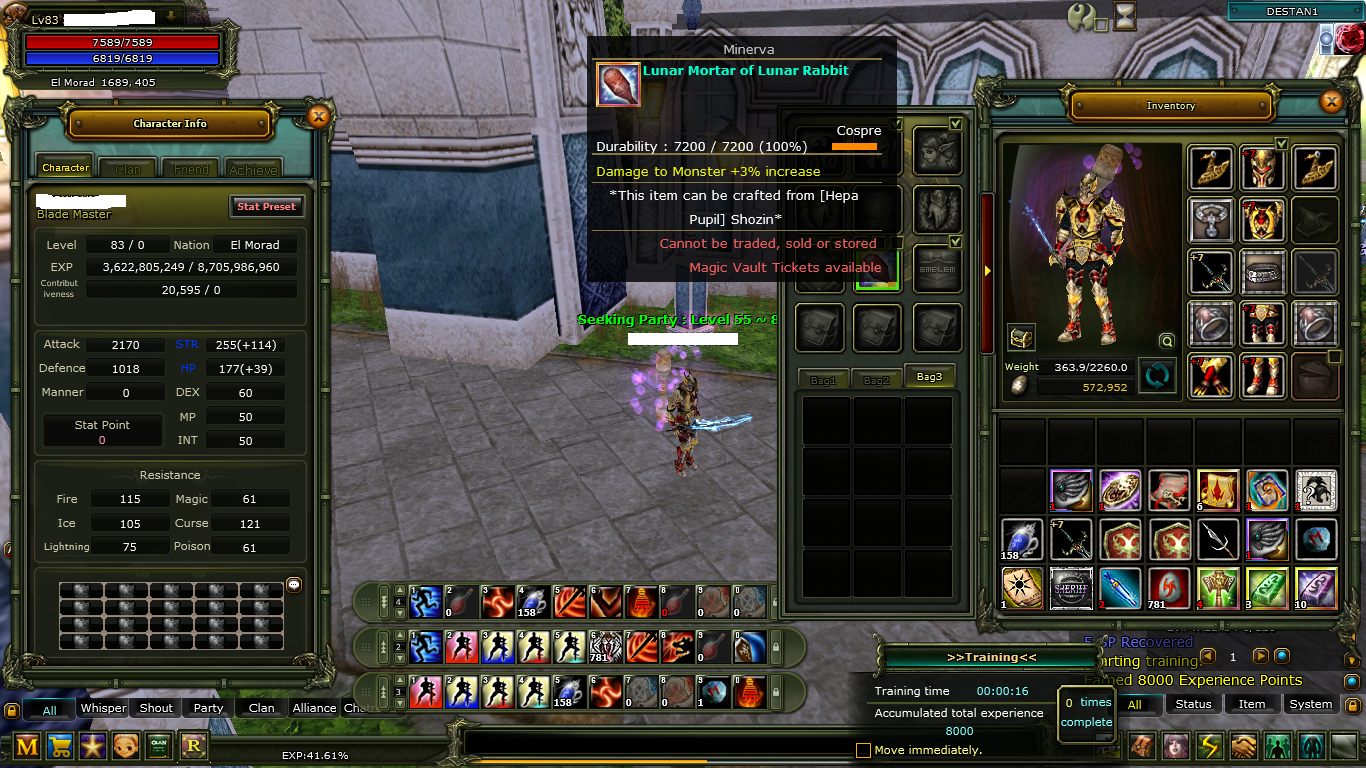Switch chat to the Whisper channel
Image resolution: width=1366 pixels, height=768 pixels.
pos(103,708)
